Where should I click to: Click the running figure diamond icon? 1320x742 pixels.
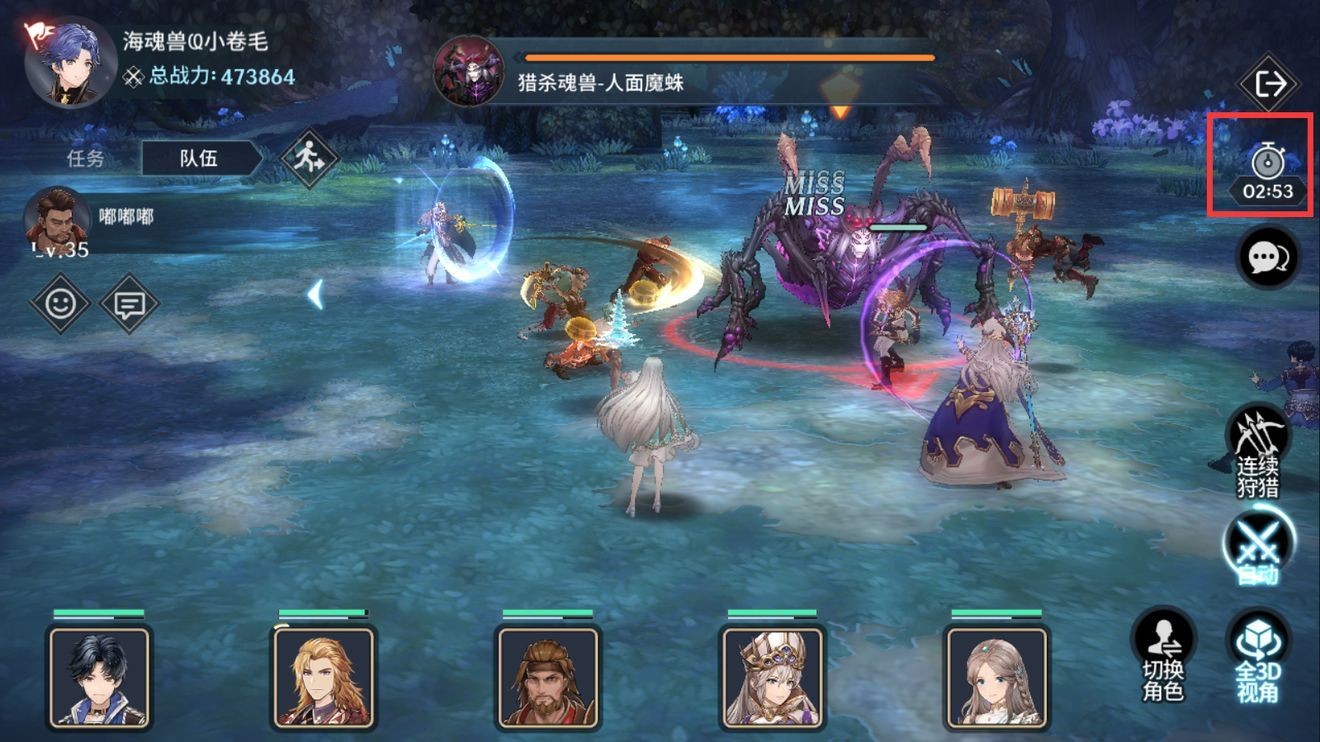[x=309, y=158]
